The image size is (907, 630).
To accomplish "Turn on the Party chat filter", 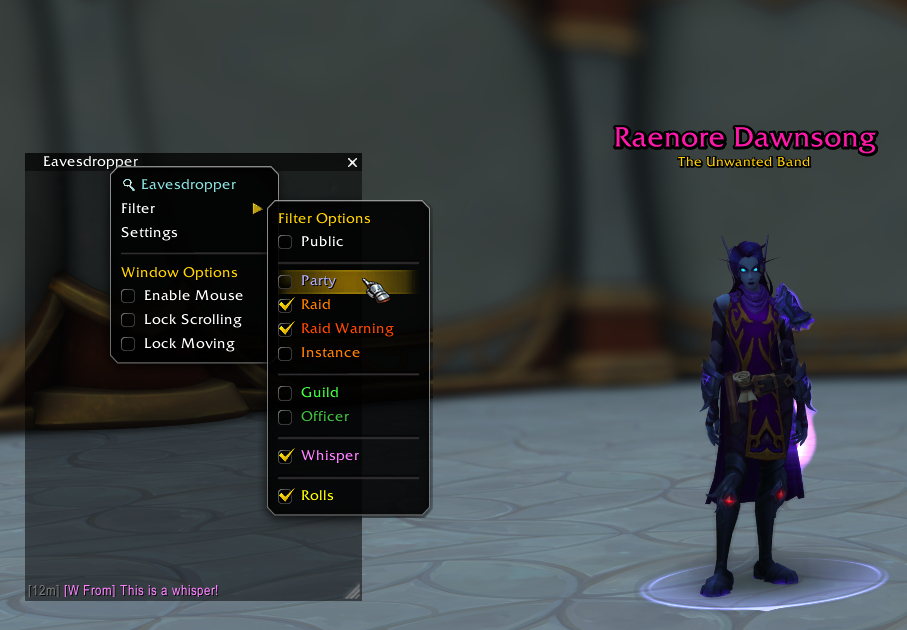I will click(x=286, y=282).
